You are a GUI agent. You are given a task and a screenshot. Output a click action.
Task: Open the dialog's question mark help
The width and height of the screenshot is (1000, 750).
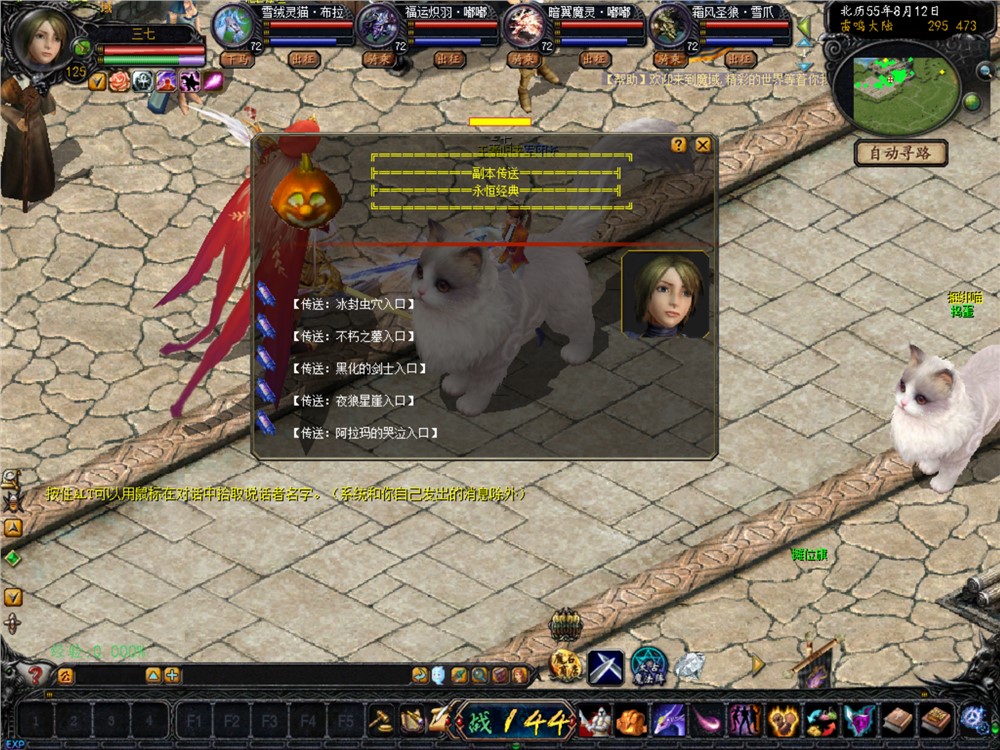pyautogui.click(x=679, y=145)
